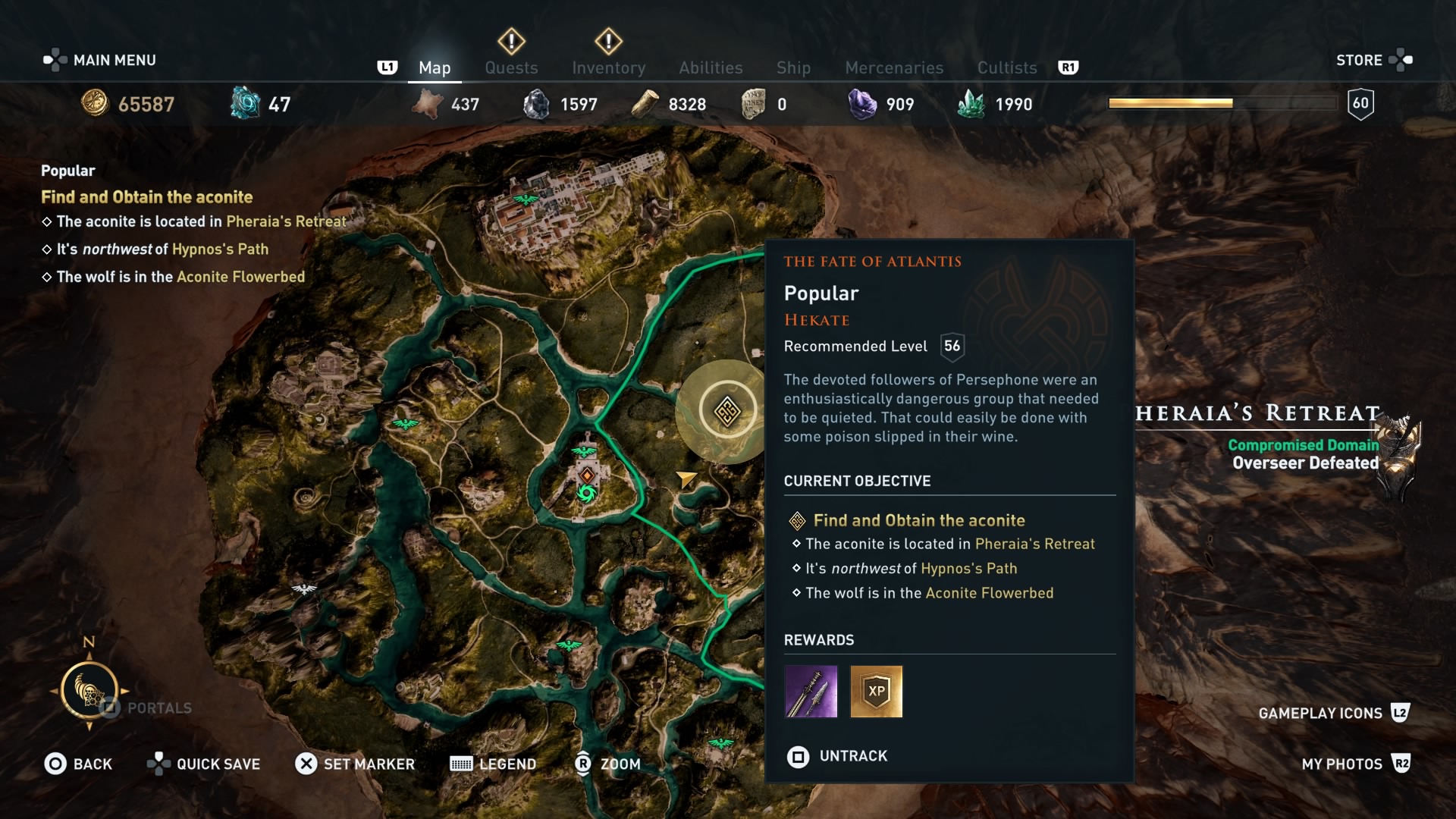Untrack the Popular quest

pyautogui.click(x=837, y=756)
